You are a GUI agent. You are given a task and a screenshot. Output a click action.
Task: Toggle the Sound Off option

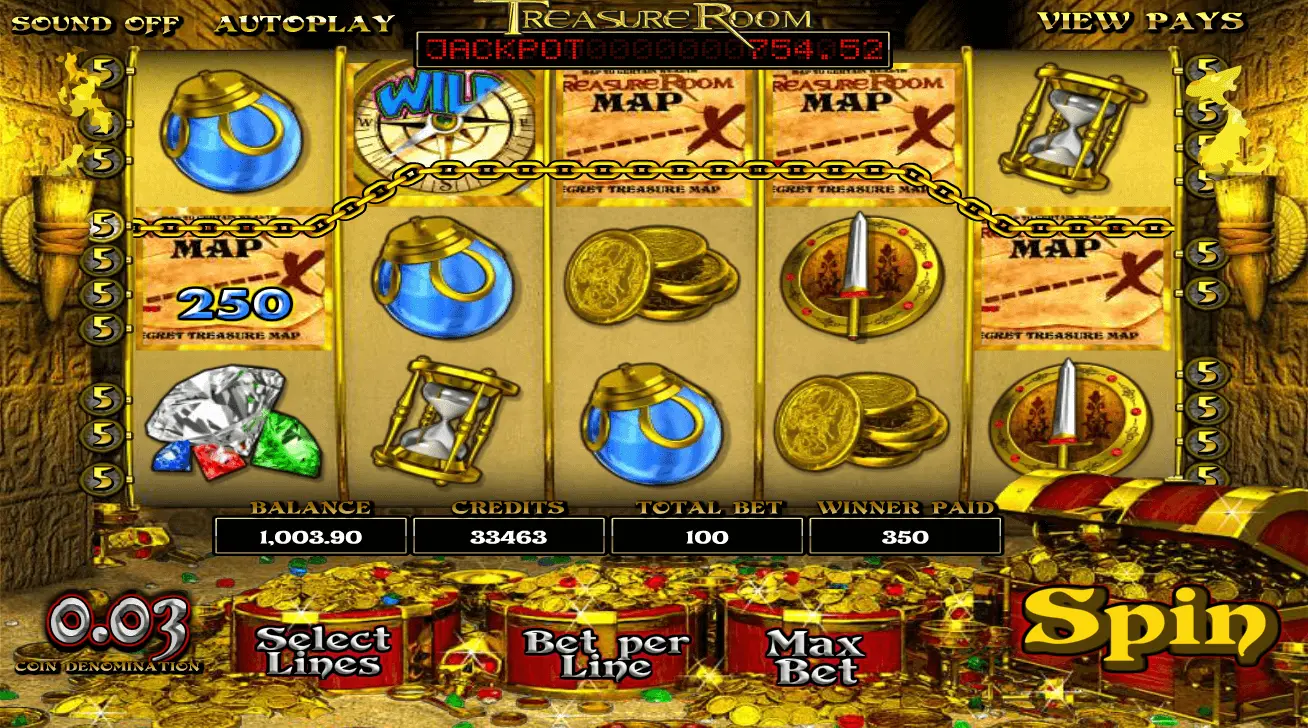(x=96, y=23)
